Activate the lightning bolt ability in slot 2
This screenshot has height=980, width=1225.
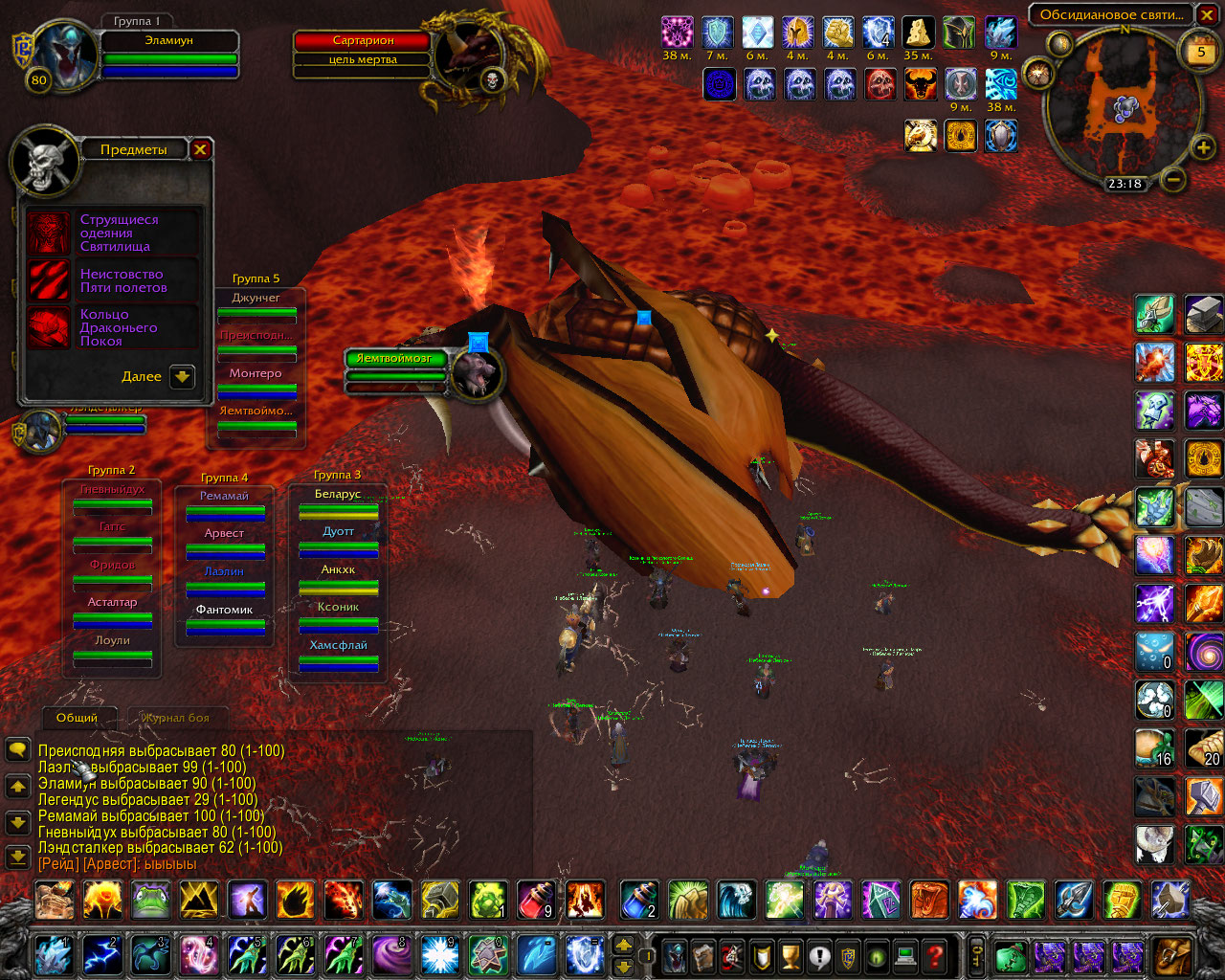pos(100,954)
